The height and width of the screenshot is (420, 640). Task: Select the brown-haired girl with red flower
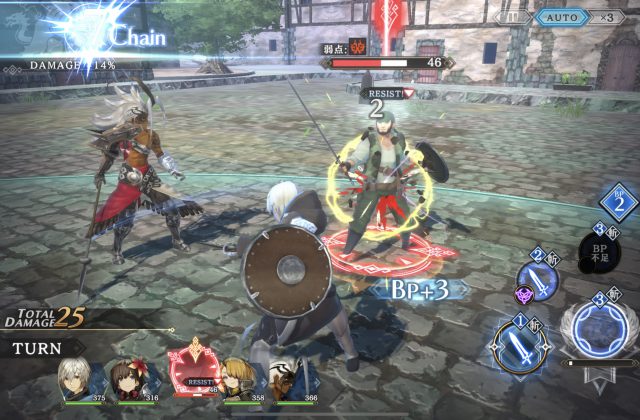coord(139,381)
